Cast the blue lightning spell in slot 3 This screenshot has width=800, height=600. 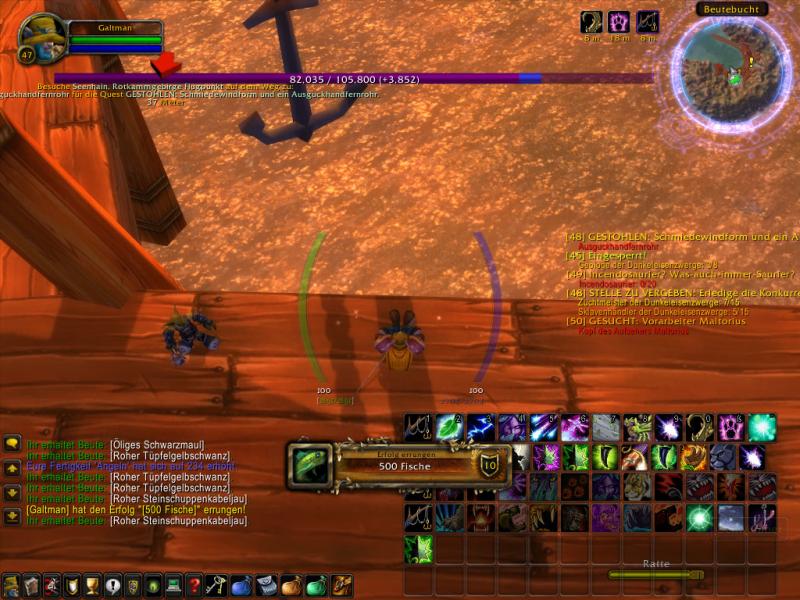(479, 427)
